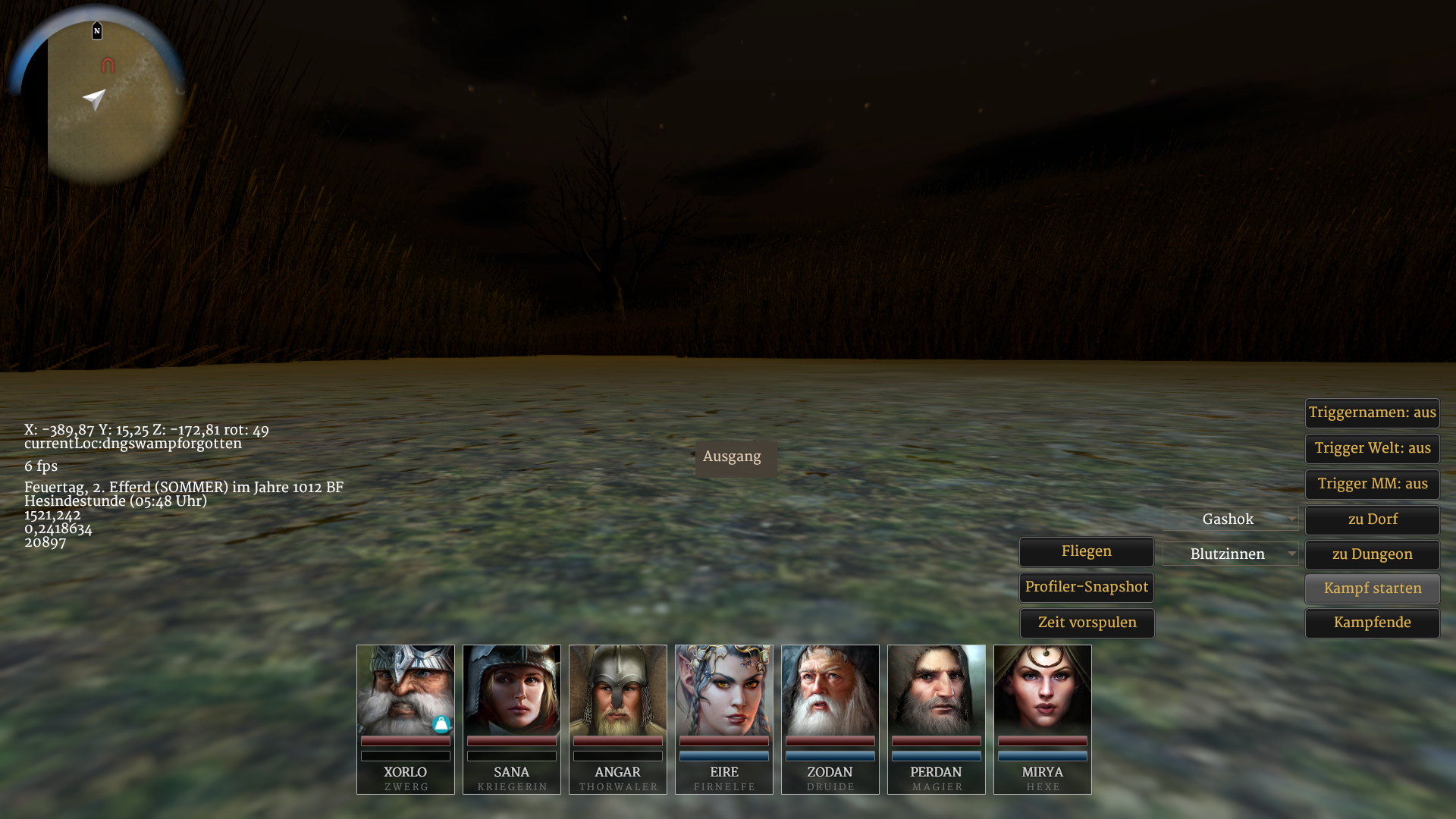The image size is (1456, 819).
Task: Select Sana the Kriegerin portrait
Action: (512, 690)
